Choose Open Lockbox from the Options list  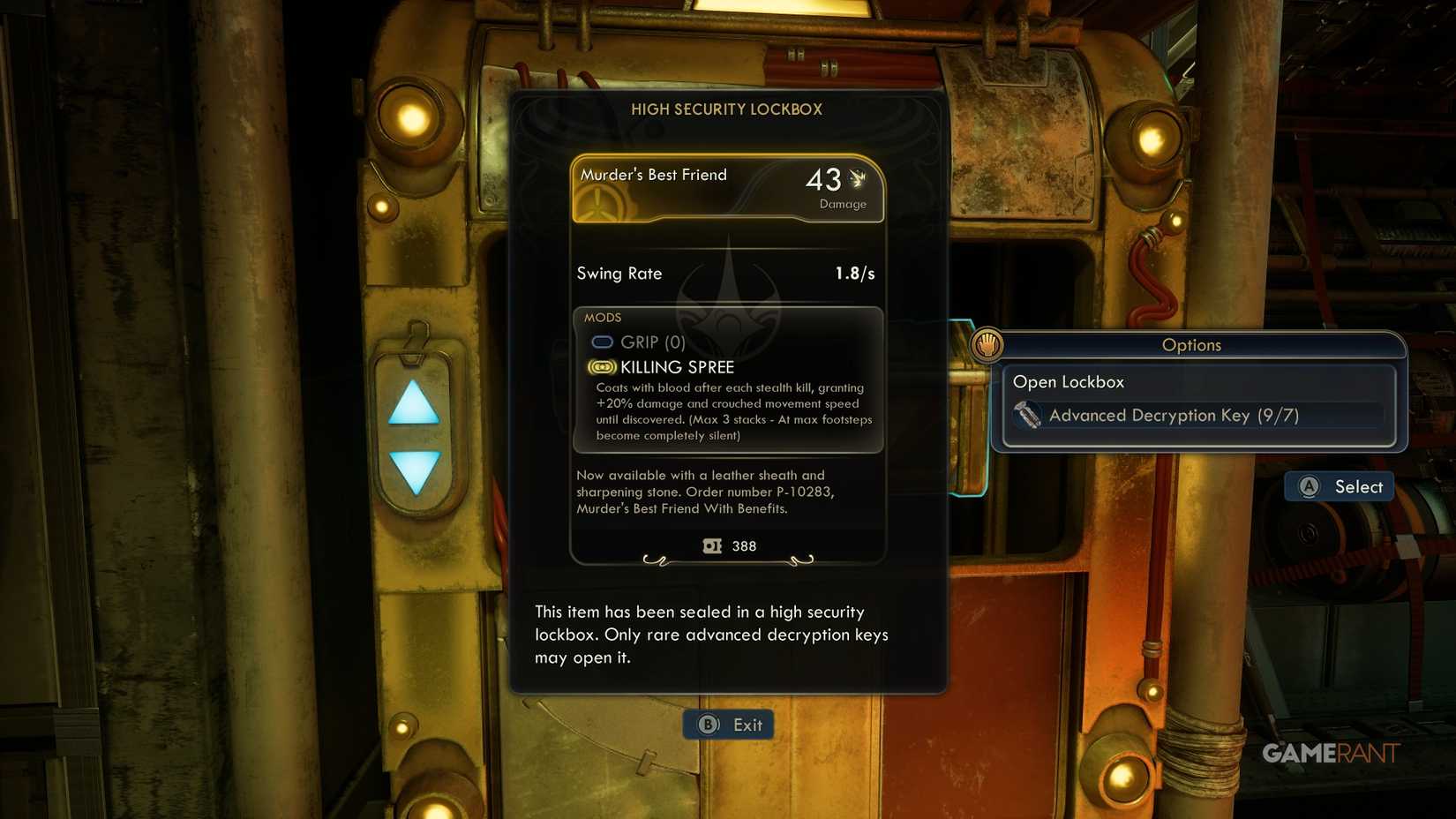click(x=1069, y=381)
